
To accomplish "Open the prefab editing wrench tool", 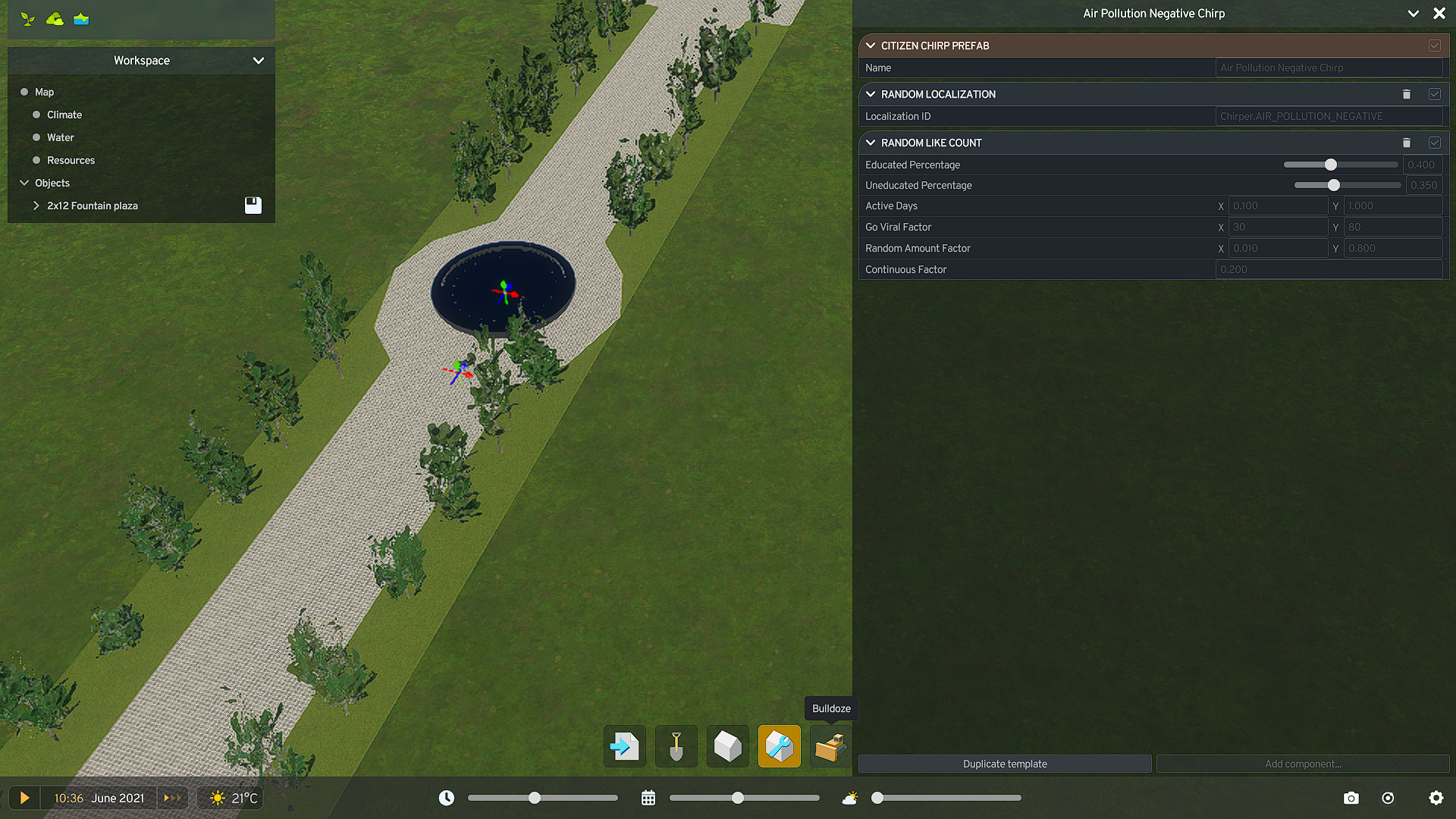I will pyautogui.click(x=779, y=746).
